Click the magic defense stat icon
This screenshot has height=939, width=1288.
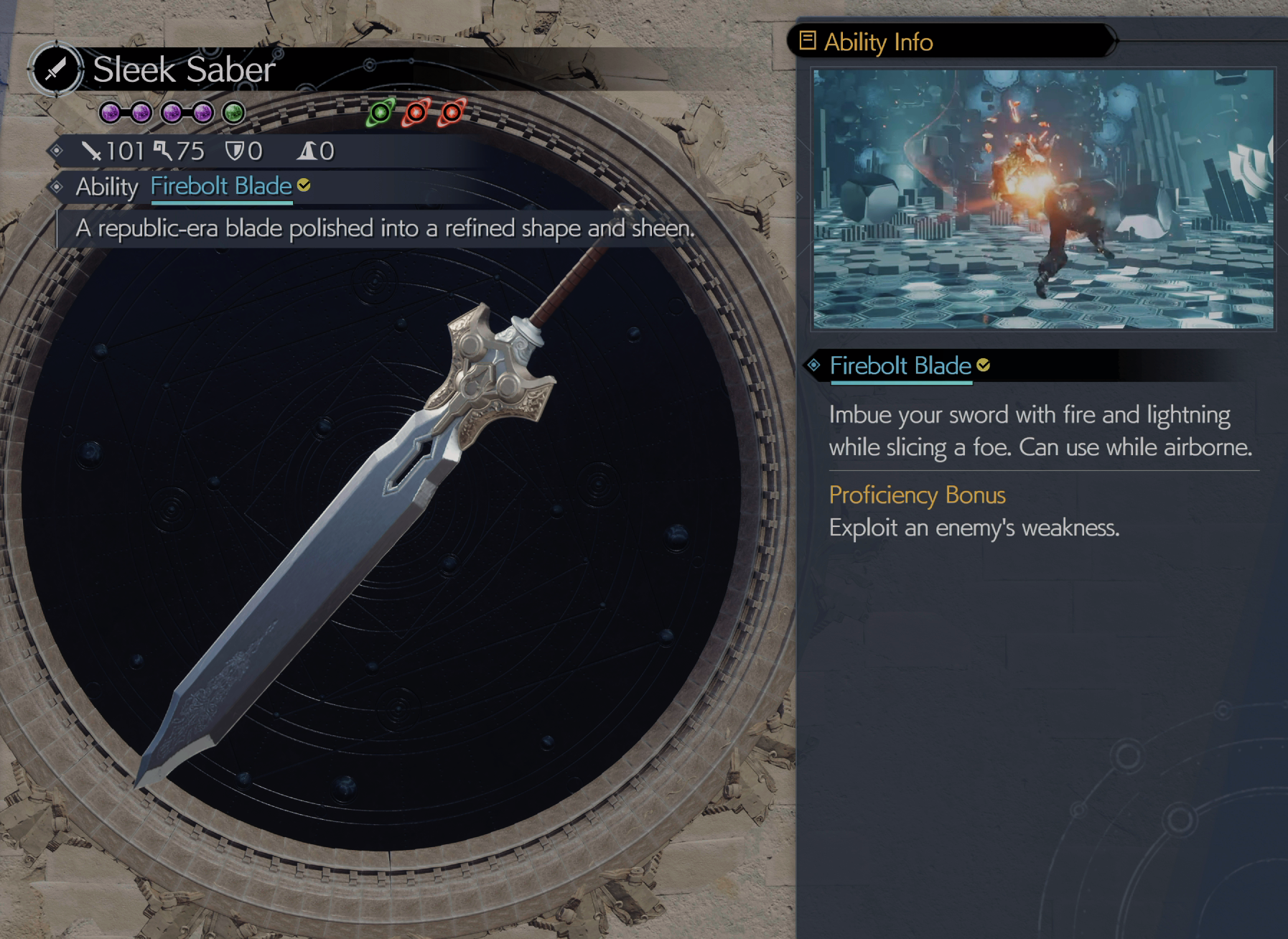click(305, 152)
